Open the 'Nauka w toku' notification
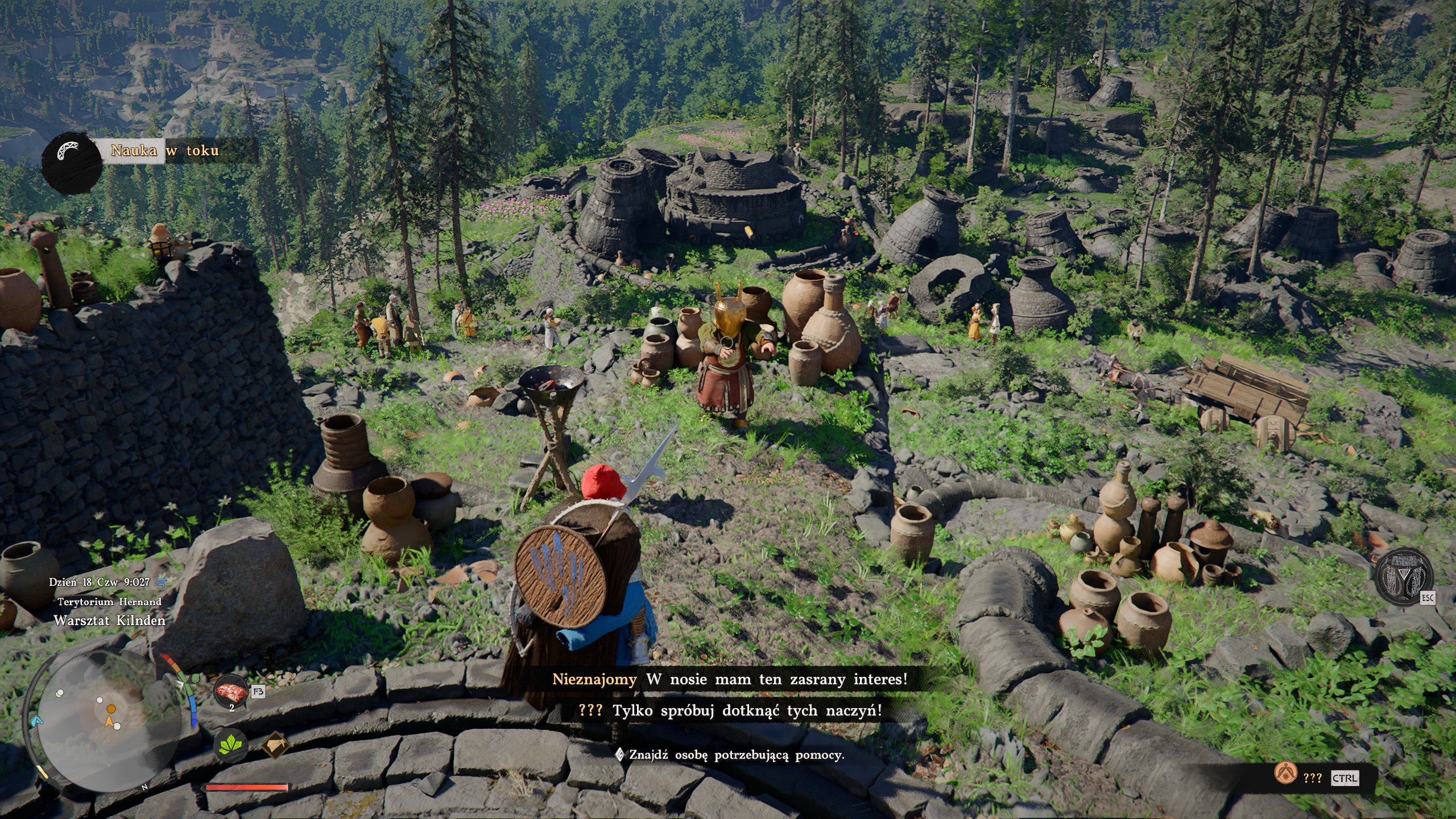This screenshot has height=819, width=1456. coord(164,151)
